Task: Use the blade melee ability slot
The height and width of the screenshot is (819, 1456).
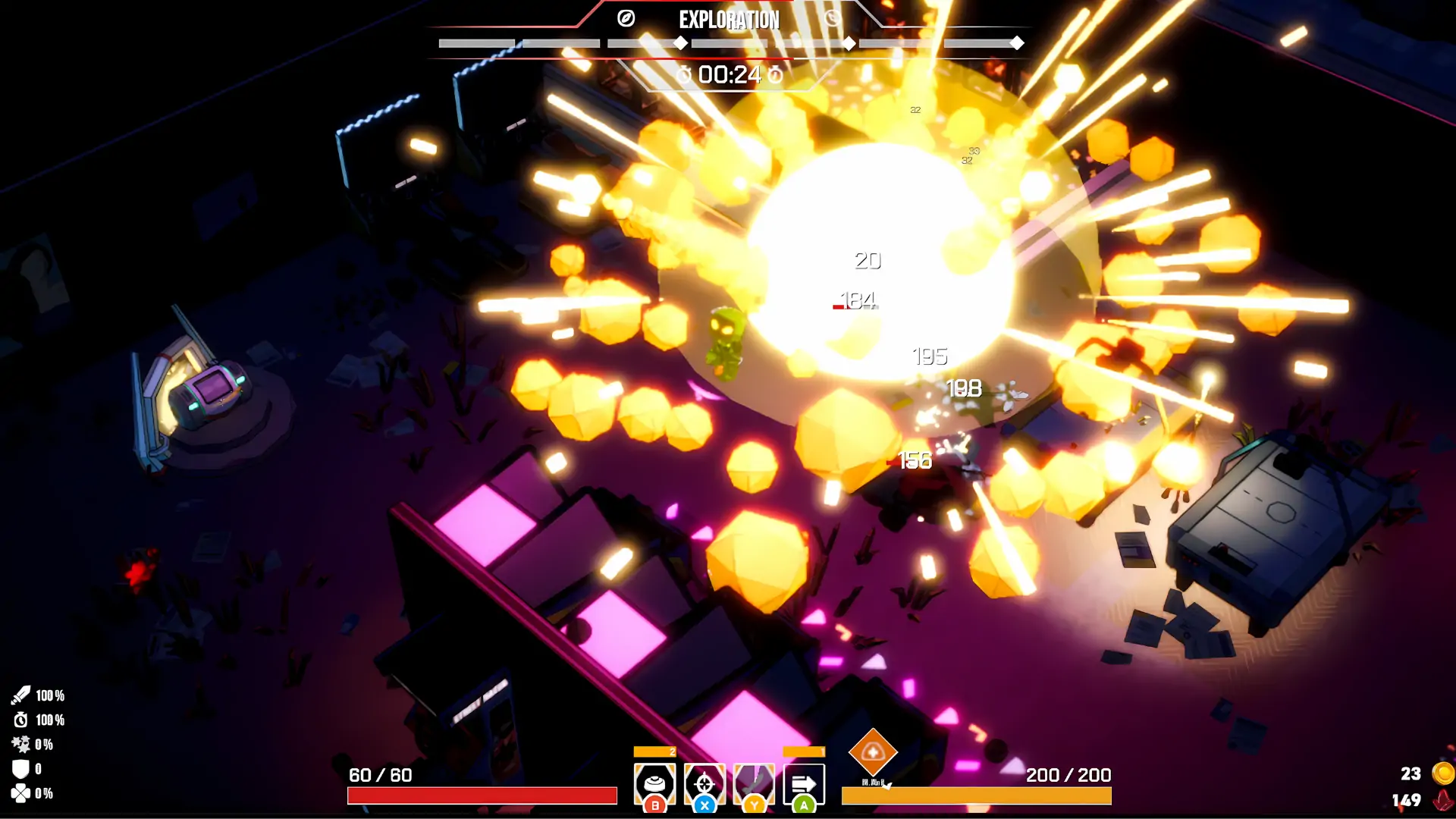Action: 754,783
